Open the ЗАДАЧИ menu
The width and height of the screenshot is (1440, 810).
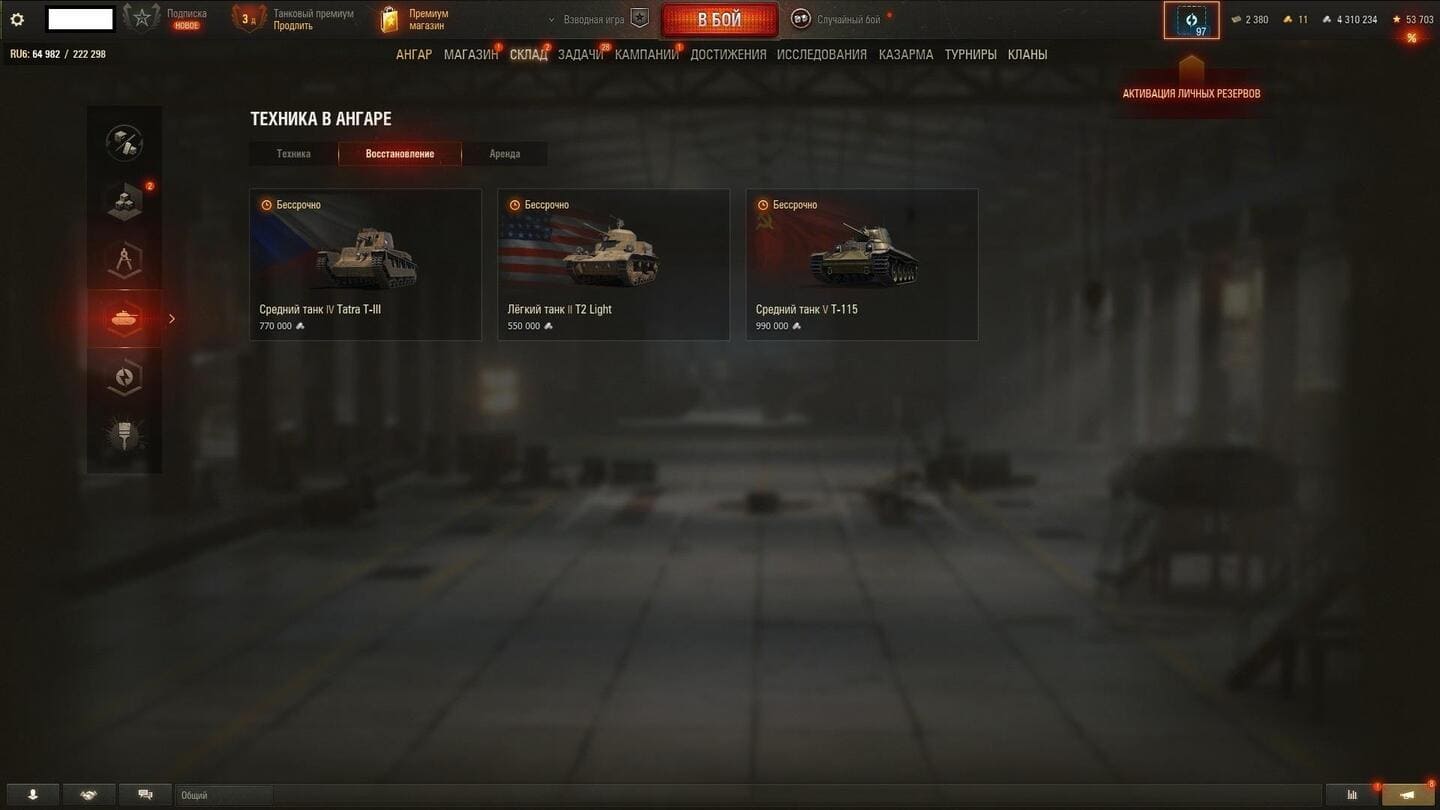580,55
